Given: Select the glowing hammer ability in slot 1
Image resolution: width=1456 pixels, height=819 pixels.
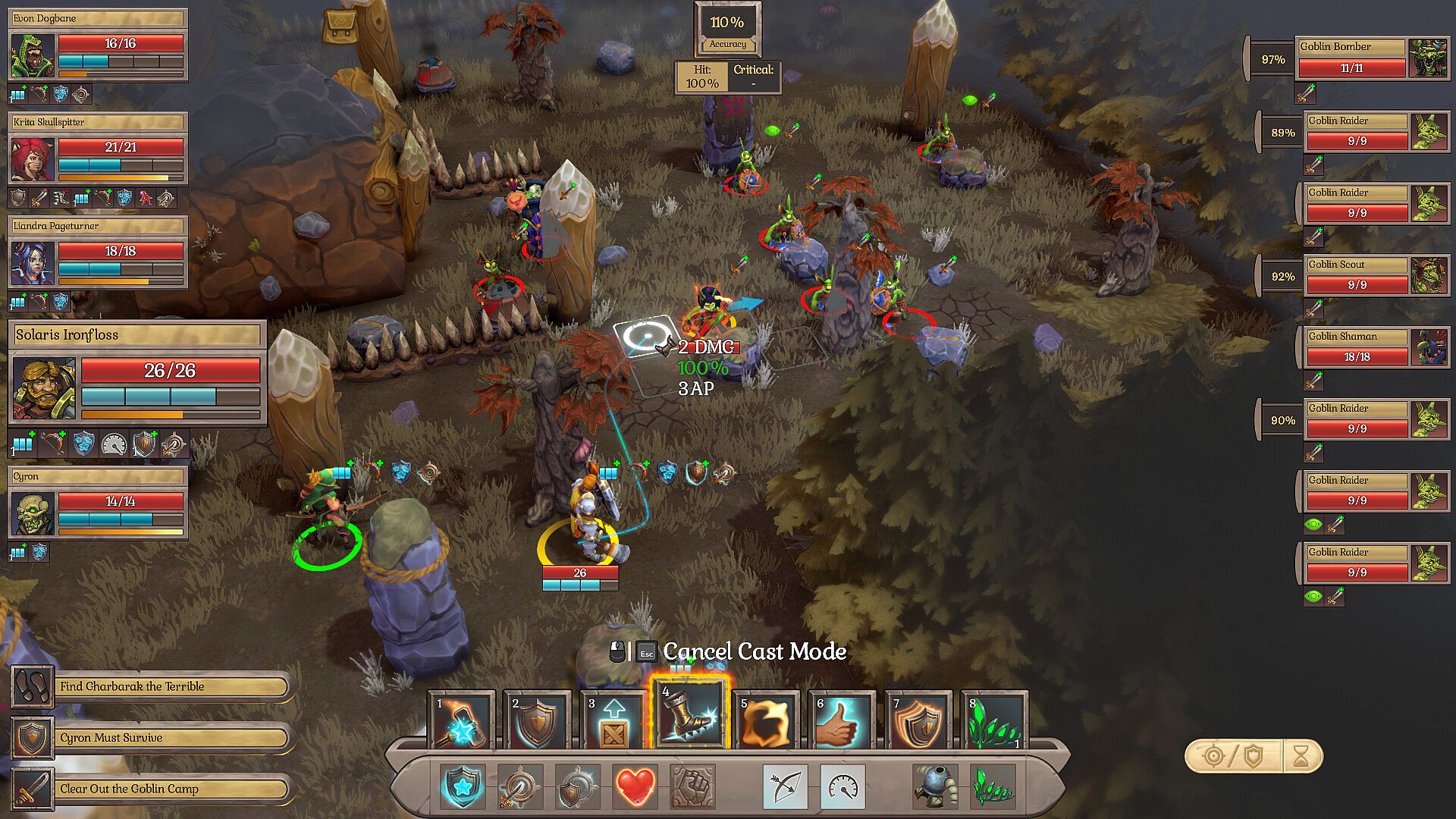Looking at the screenshot, I should 461,720.
